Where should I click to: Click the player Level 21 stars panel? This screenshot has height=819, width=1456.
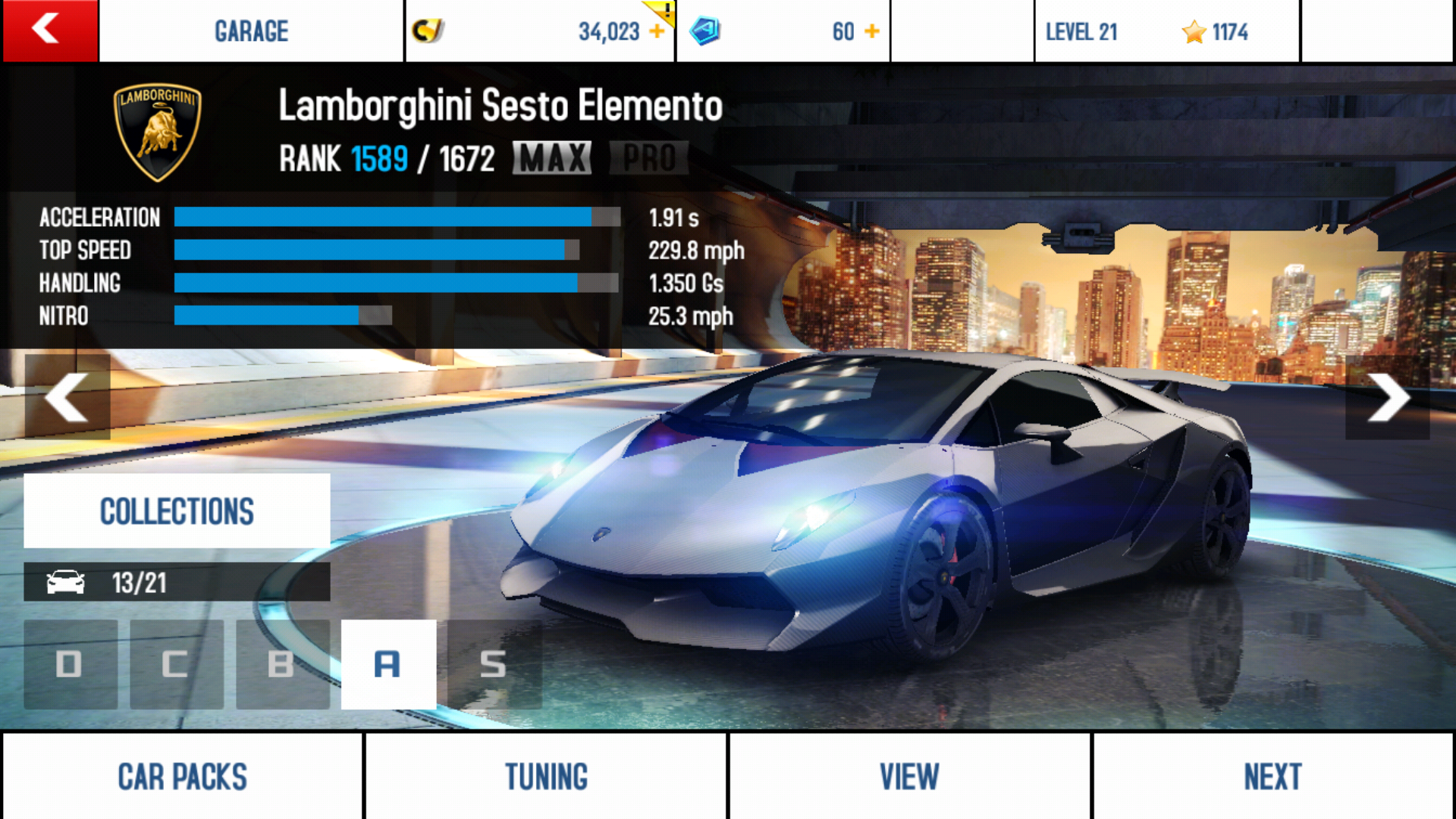click(1166, 31)
